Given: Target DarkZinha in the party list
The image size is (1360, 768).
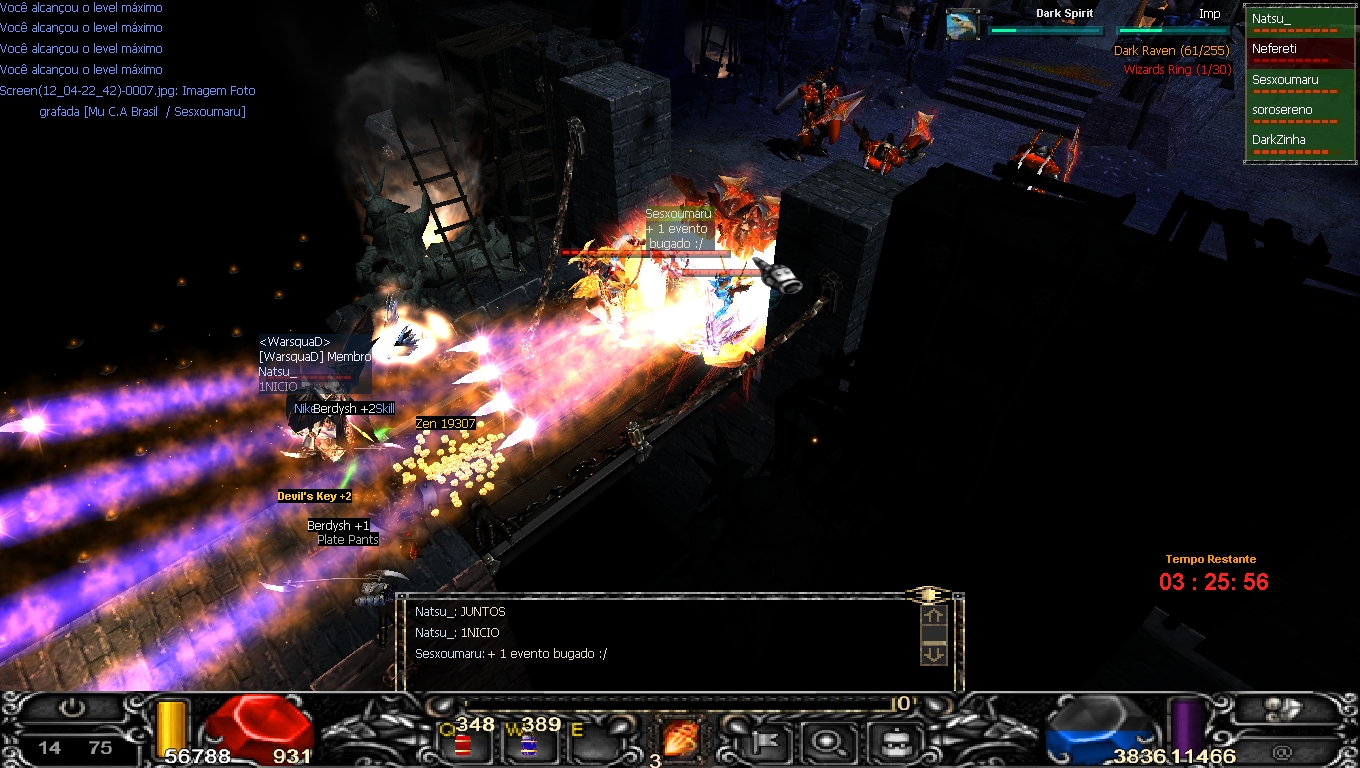Looking at the screenshot, I should (x=1299, y=141).
